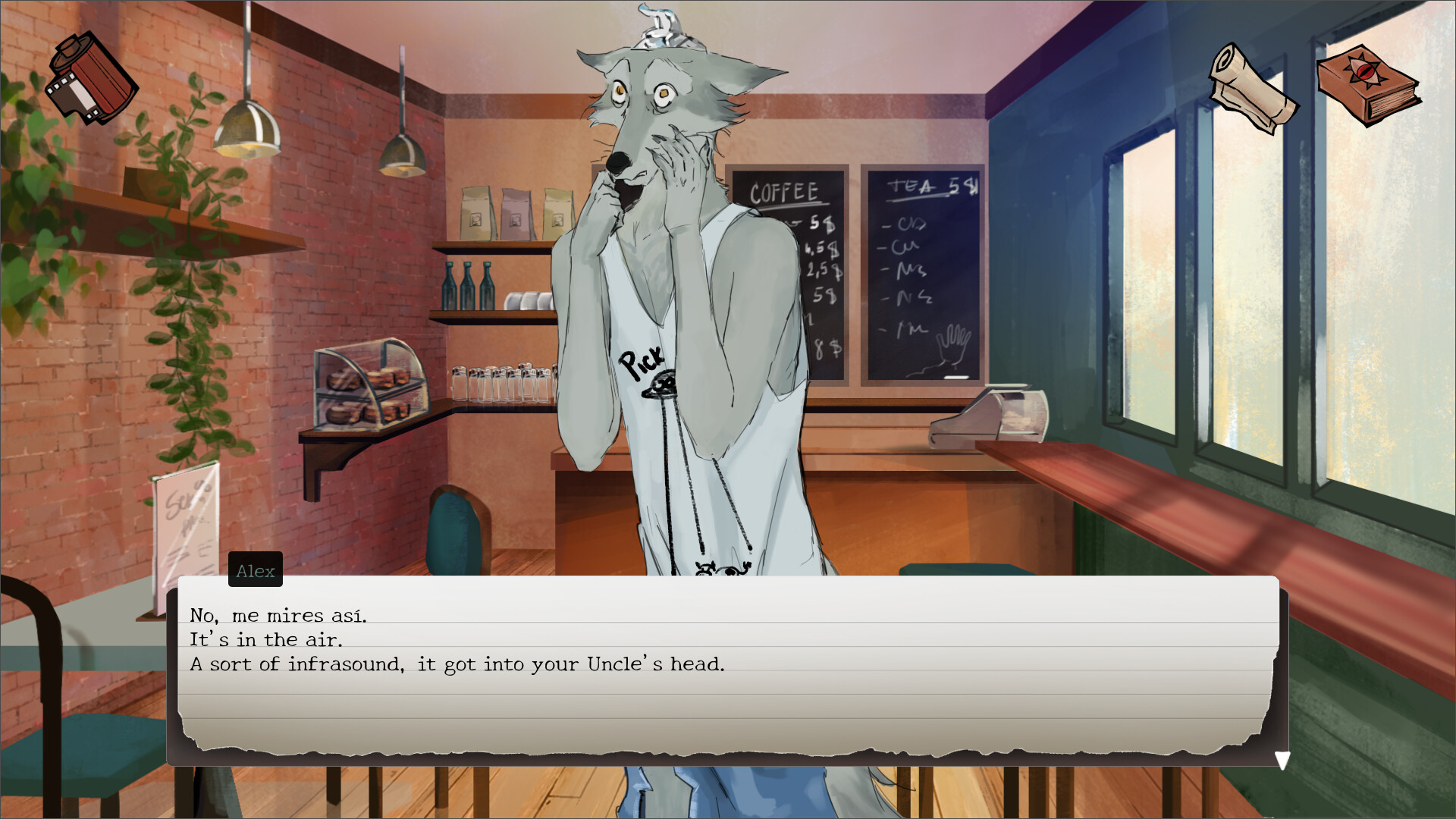Open the film roll gallery

93,80
